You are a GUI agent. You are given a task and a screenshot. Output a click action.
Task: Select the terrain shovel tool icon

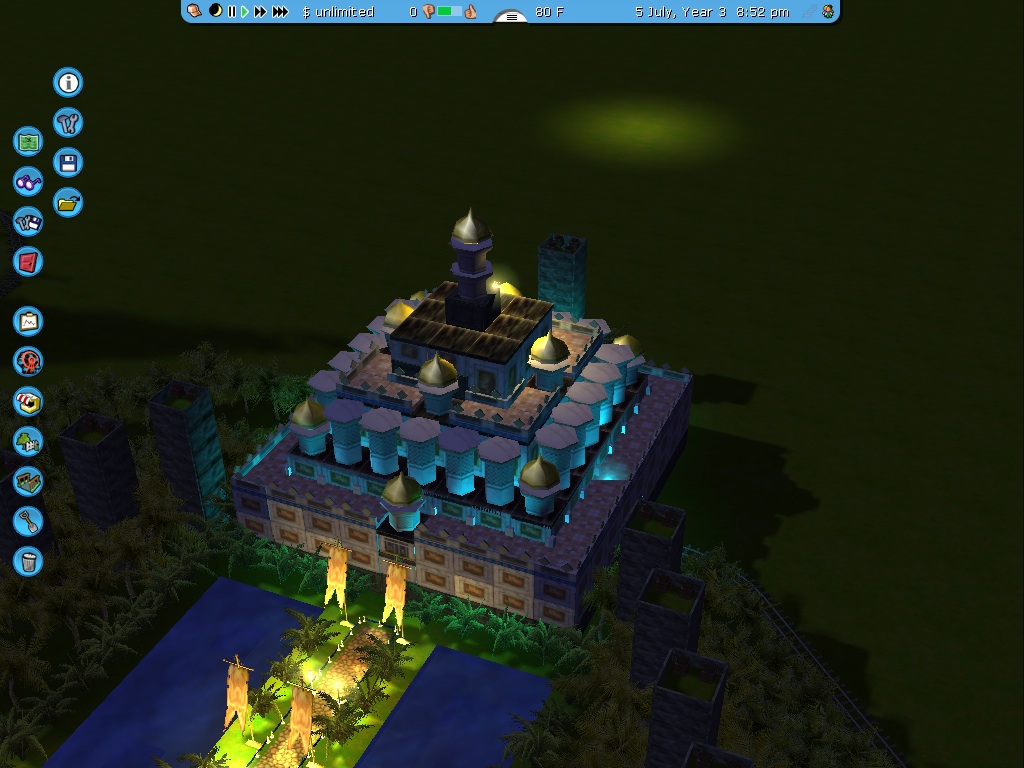tap(29, 521)
